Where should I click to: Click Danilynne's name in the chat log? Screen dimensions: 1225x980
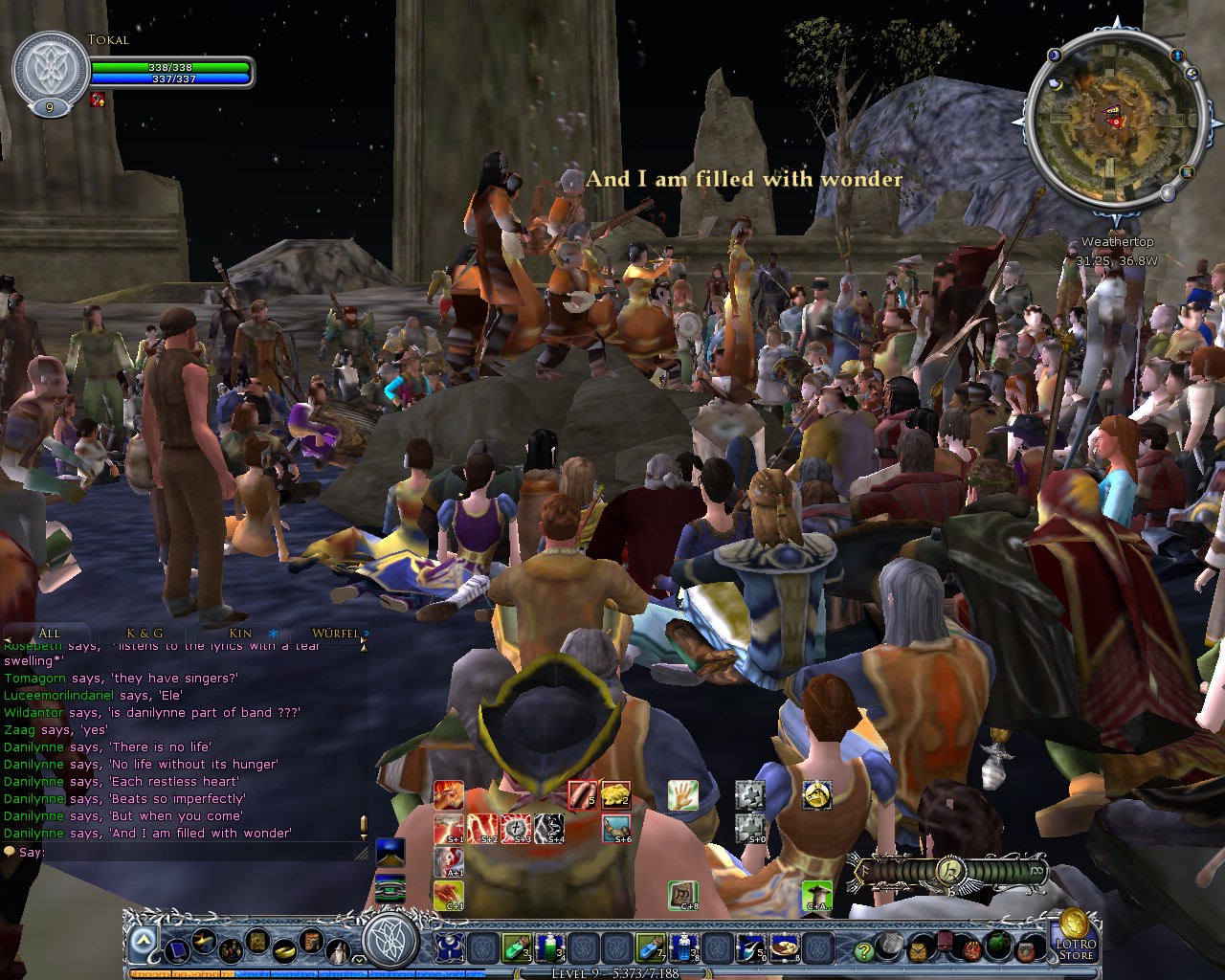coord(33,746)
